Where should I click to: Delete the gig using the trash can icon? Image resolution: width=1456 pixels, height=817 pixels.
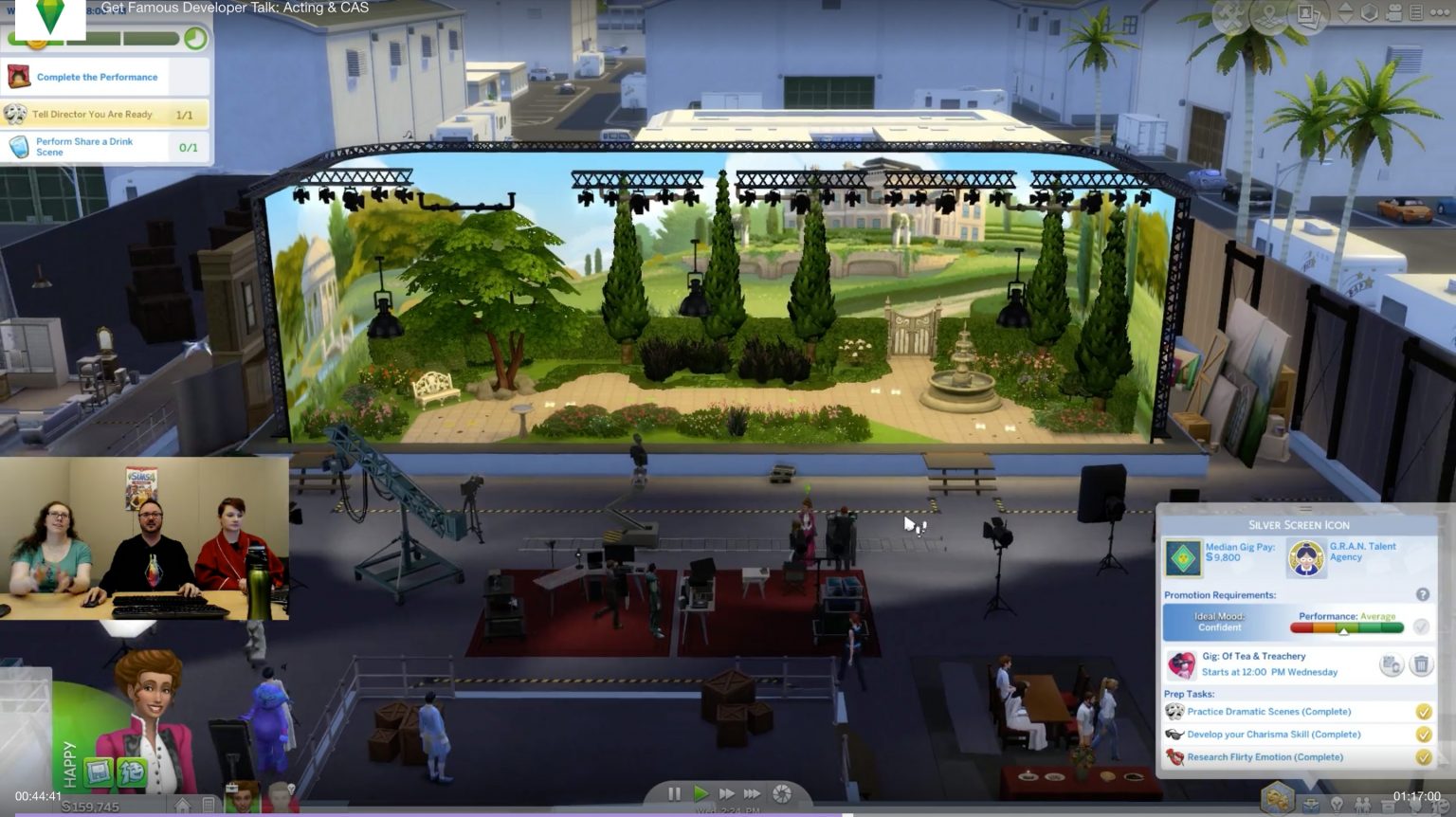coord(1420,664)
